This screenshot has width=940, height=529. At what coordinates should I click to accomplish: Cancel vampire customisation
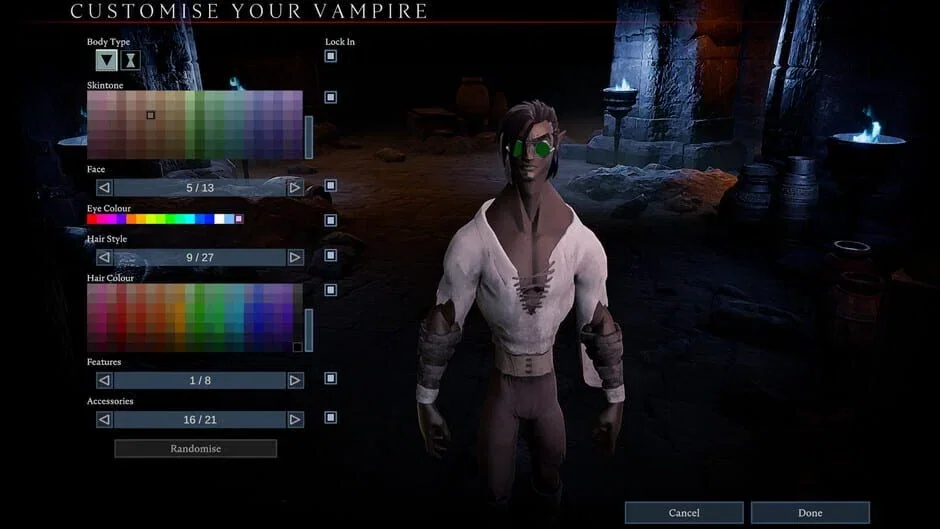pyautogui.click(x=684, y=513)
